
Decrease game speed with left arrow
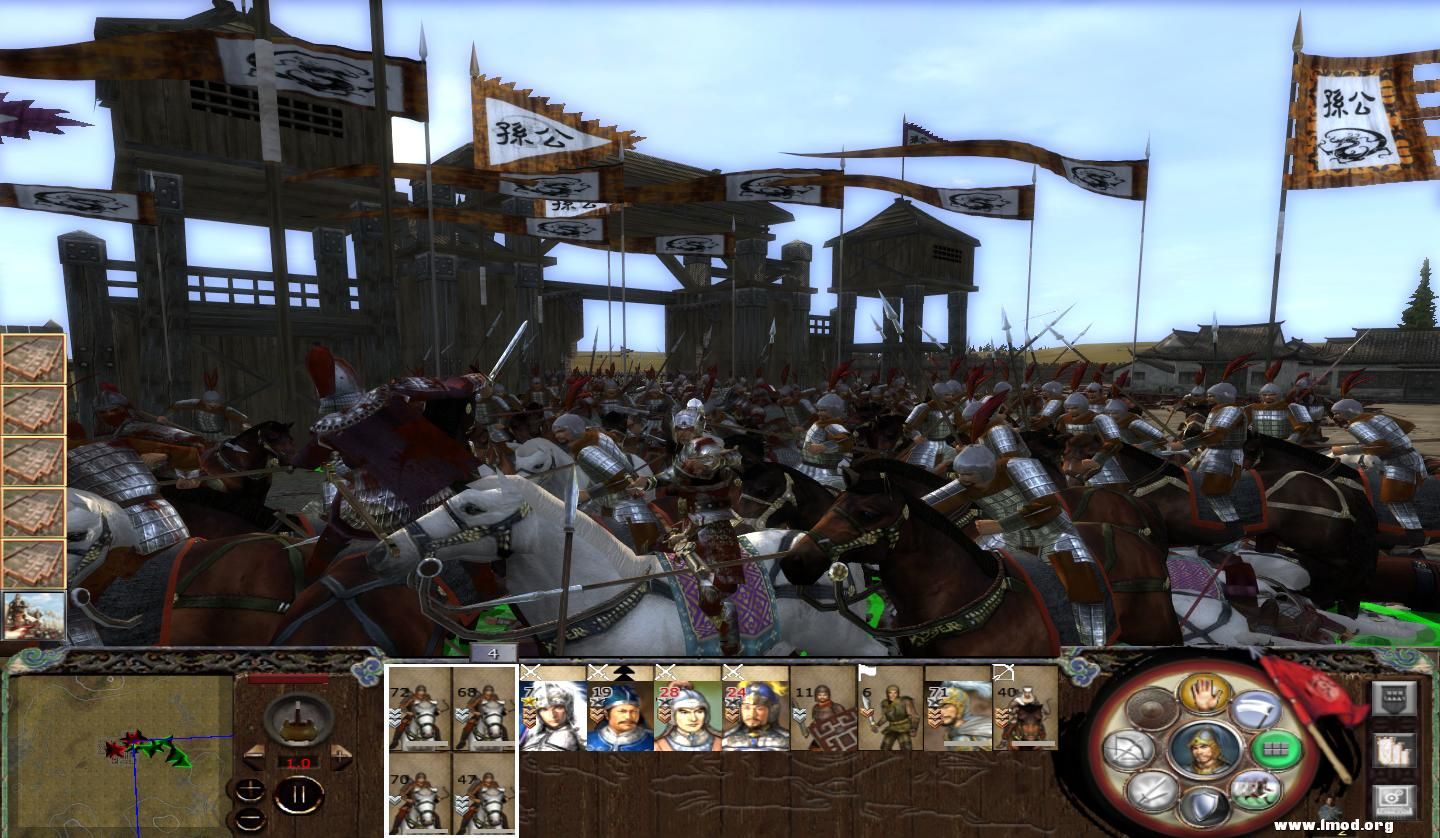pos(255,753)
